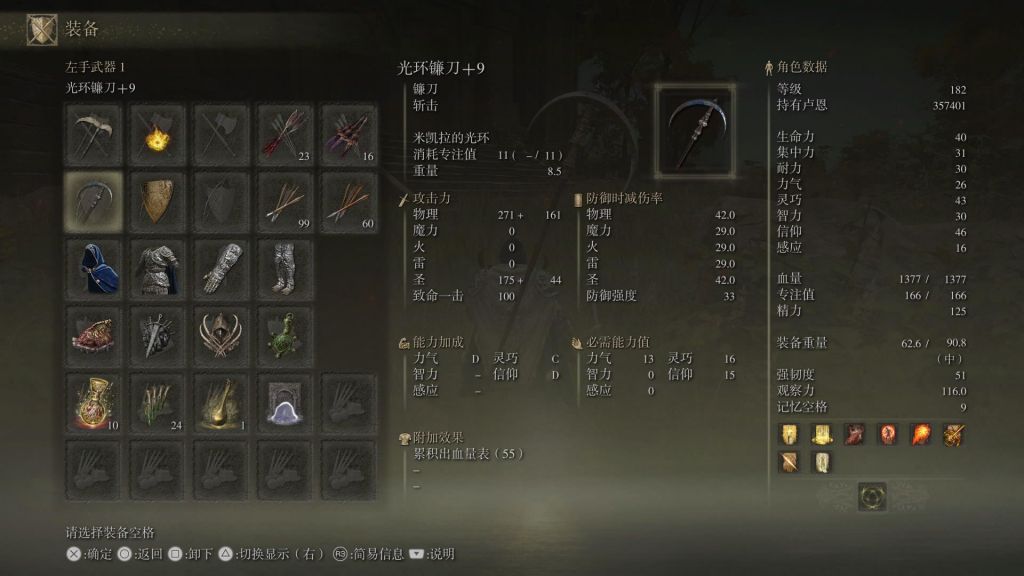Screen dimensions: 1024x576
Task: Select the dagger talisman slot
Action: point(158,335)
